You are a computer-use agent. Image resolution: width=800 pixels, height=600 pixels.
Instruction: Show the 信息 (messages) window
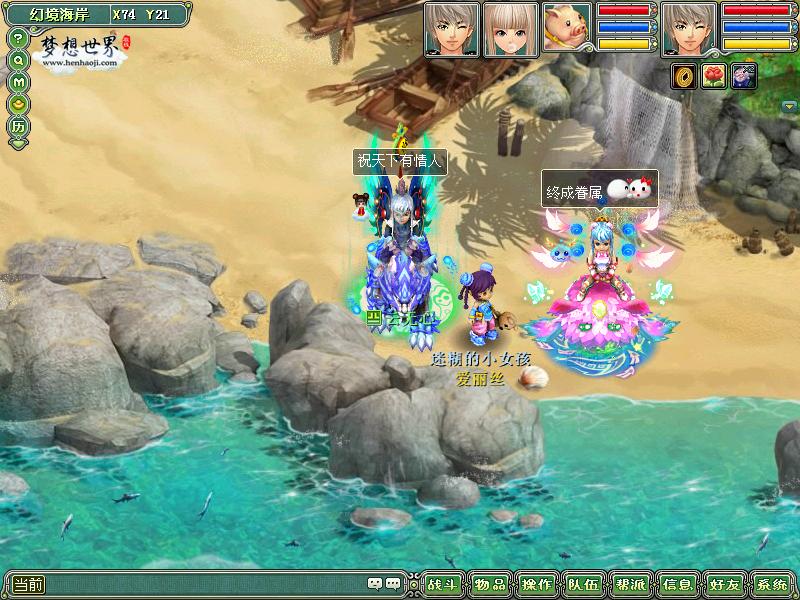click(677, 584)
